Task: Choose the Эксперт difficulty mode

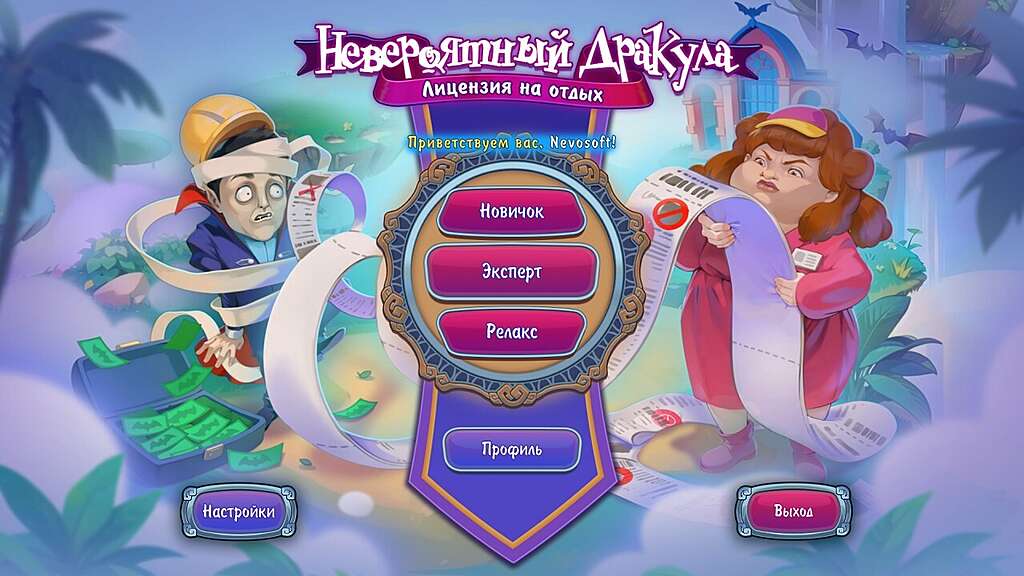Action: tap(511, 271)
